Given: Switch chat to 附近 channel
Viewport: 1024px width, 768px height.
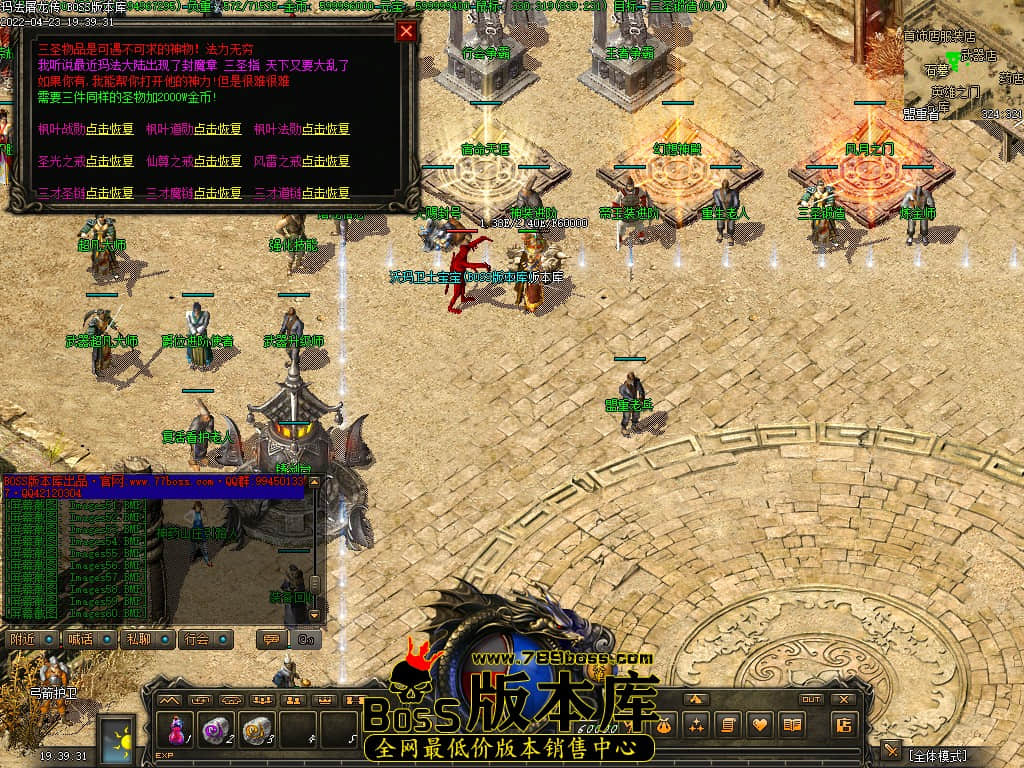Looking at the screenshot, I should coord(32,639).
